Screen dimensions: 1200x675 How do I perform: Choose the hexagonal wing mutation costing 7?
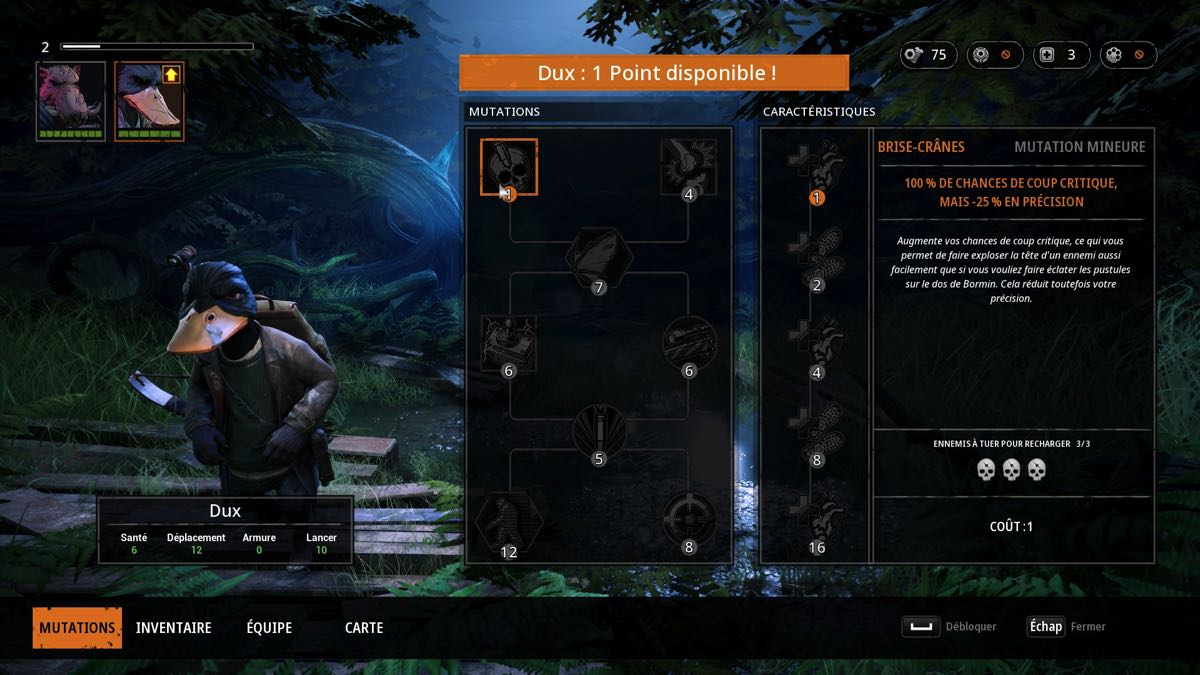599,256
